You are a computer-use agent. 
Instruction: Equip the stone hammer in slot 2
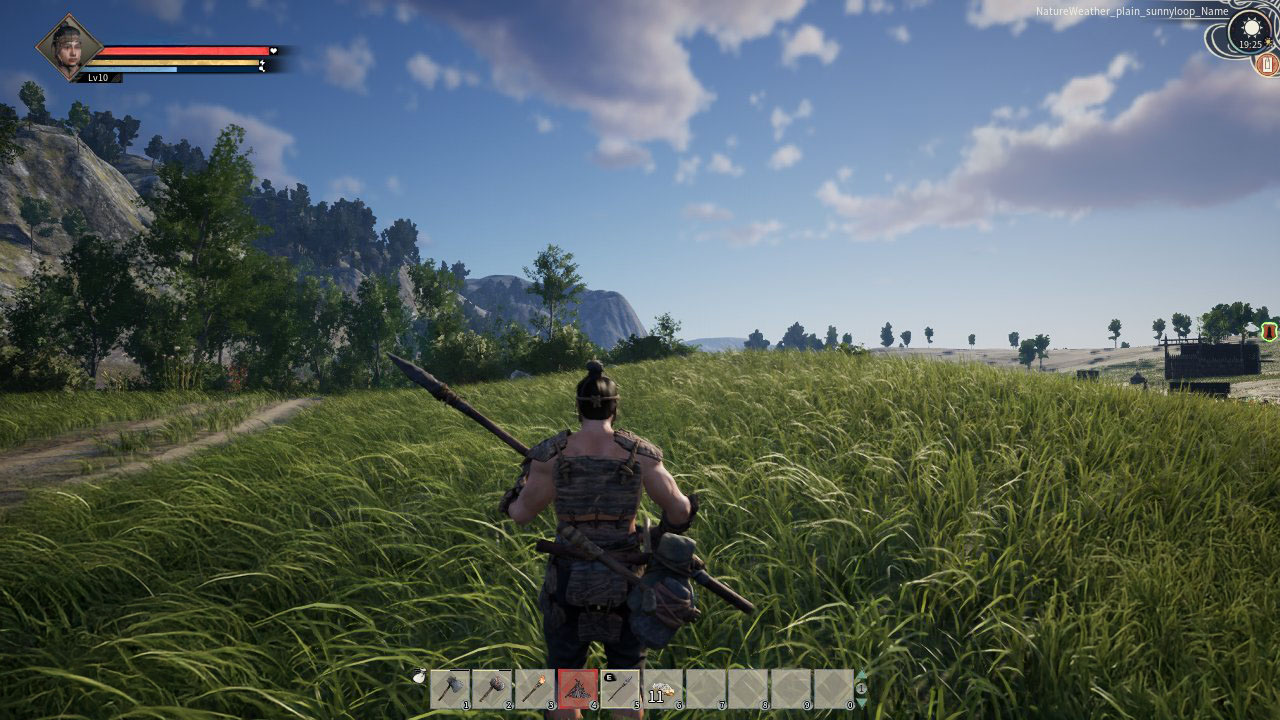(x=492, y=689)
